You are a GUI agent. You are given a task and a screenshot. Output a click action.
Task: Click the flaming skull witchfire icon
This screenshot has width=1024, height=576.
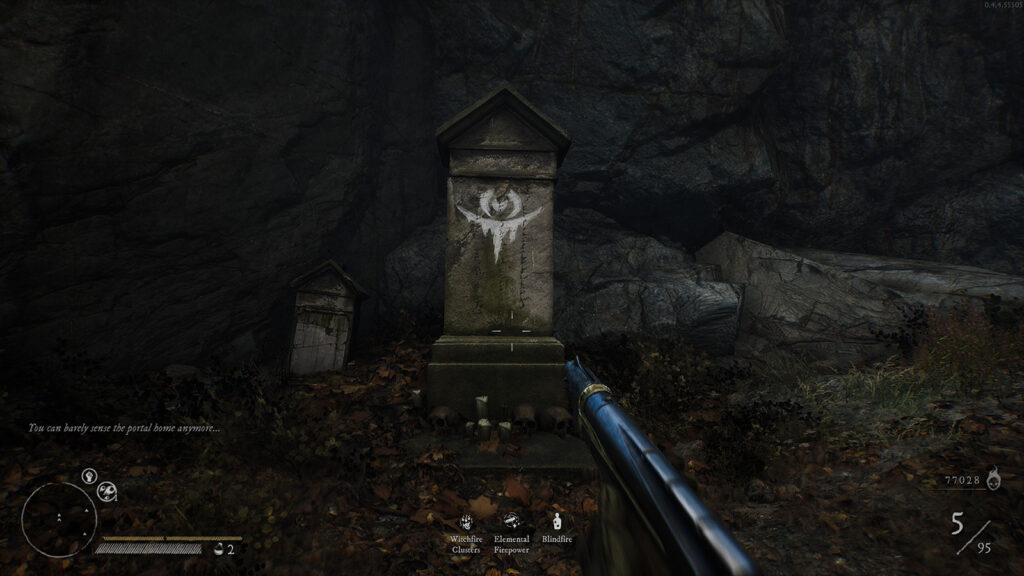[992, 481]
